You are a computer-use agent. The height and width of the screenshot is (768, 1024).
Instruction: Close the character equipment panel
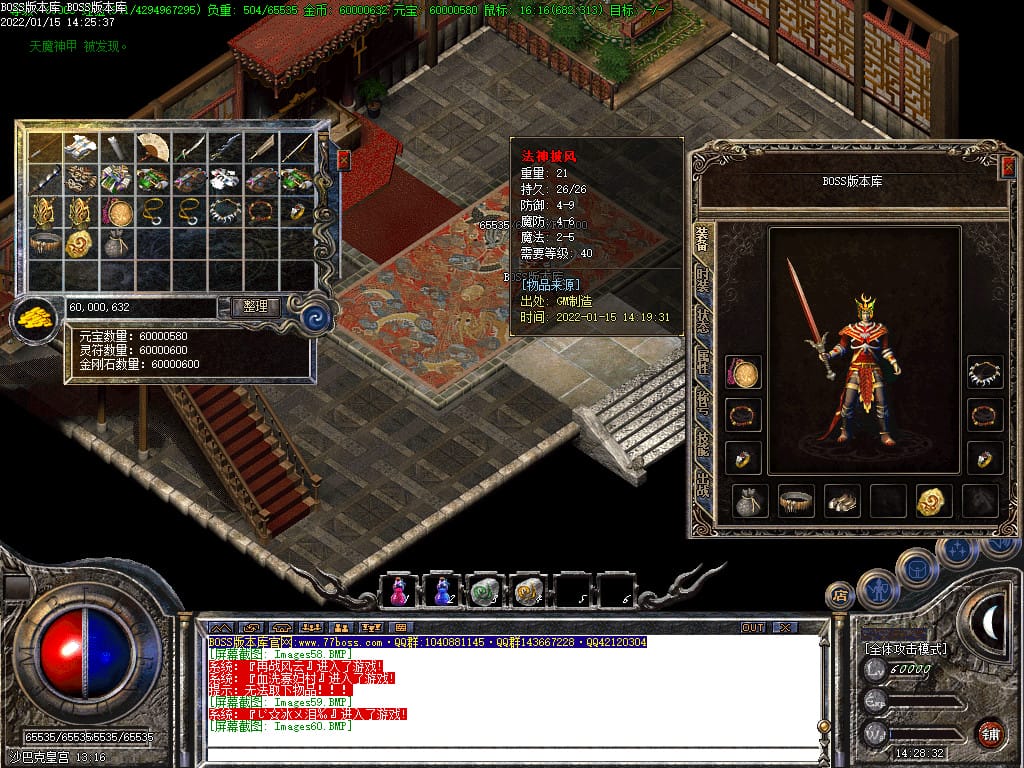pyautogui.click(x=1007, y=168)
